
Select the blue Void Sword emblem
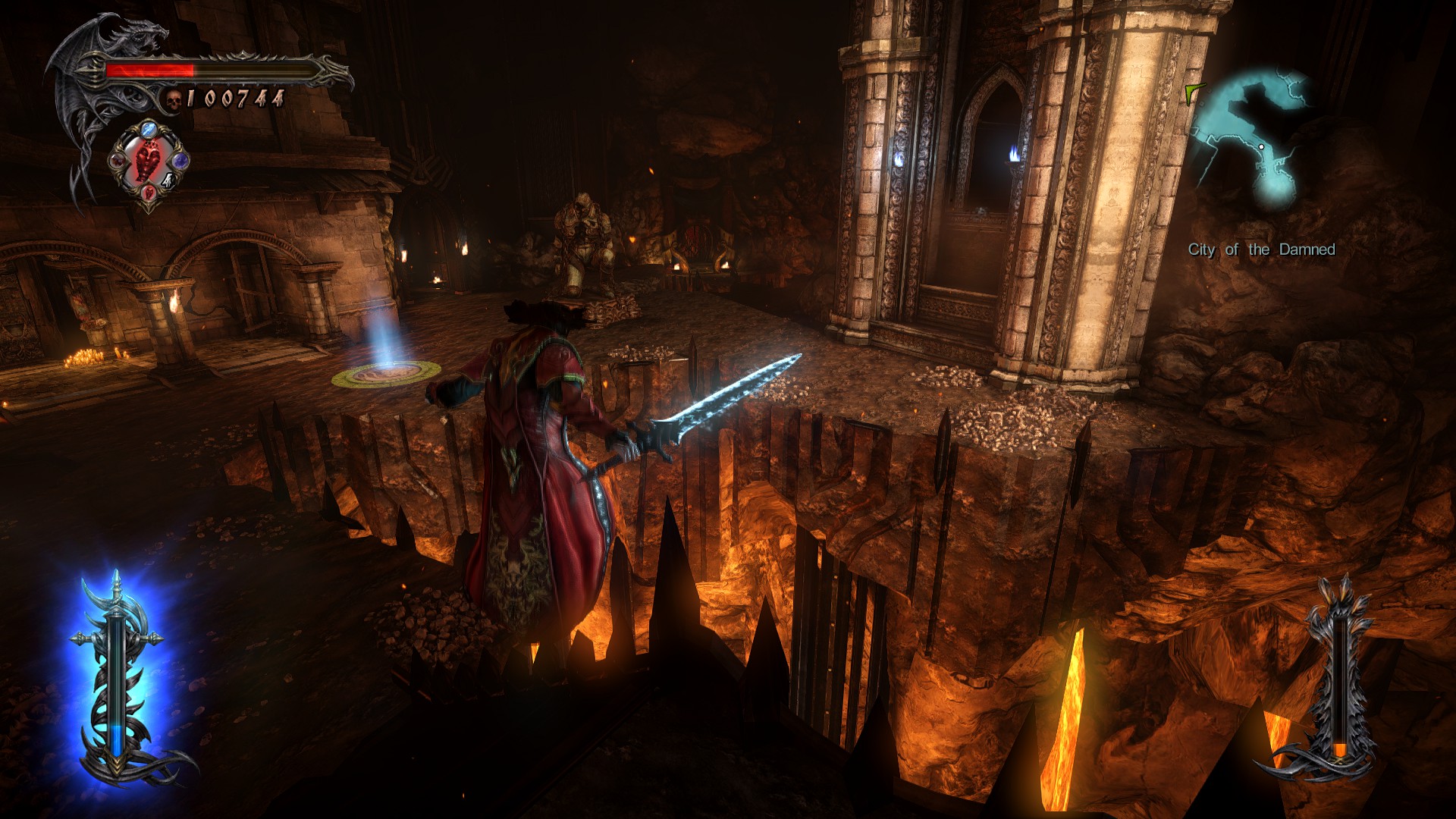tap(116, 675)
